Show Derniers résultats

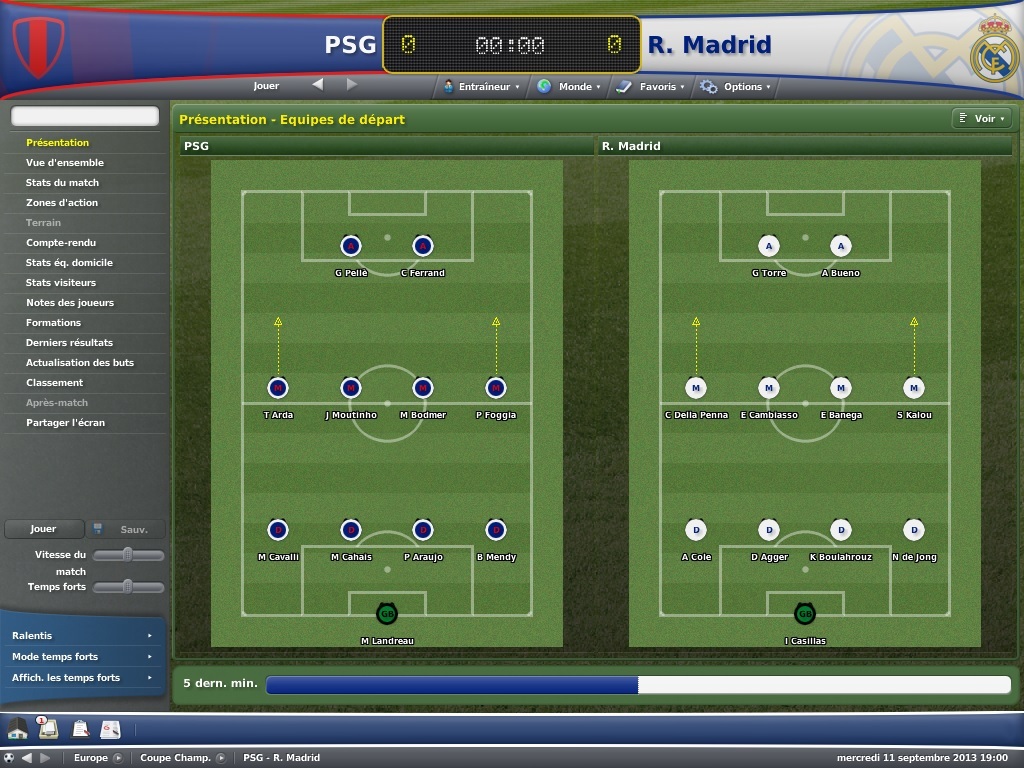click(69, 343)
